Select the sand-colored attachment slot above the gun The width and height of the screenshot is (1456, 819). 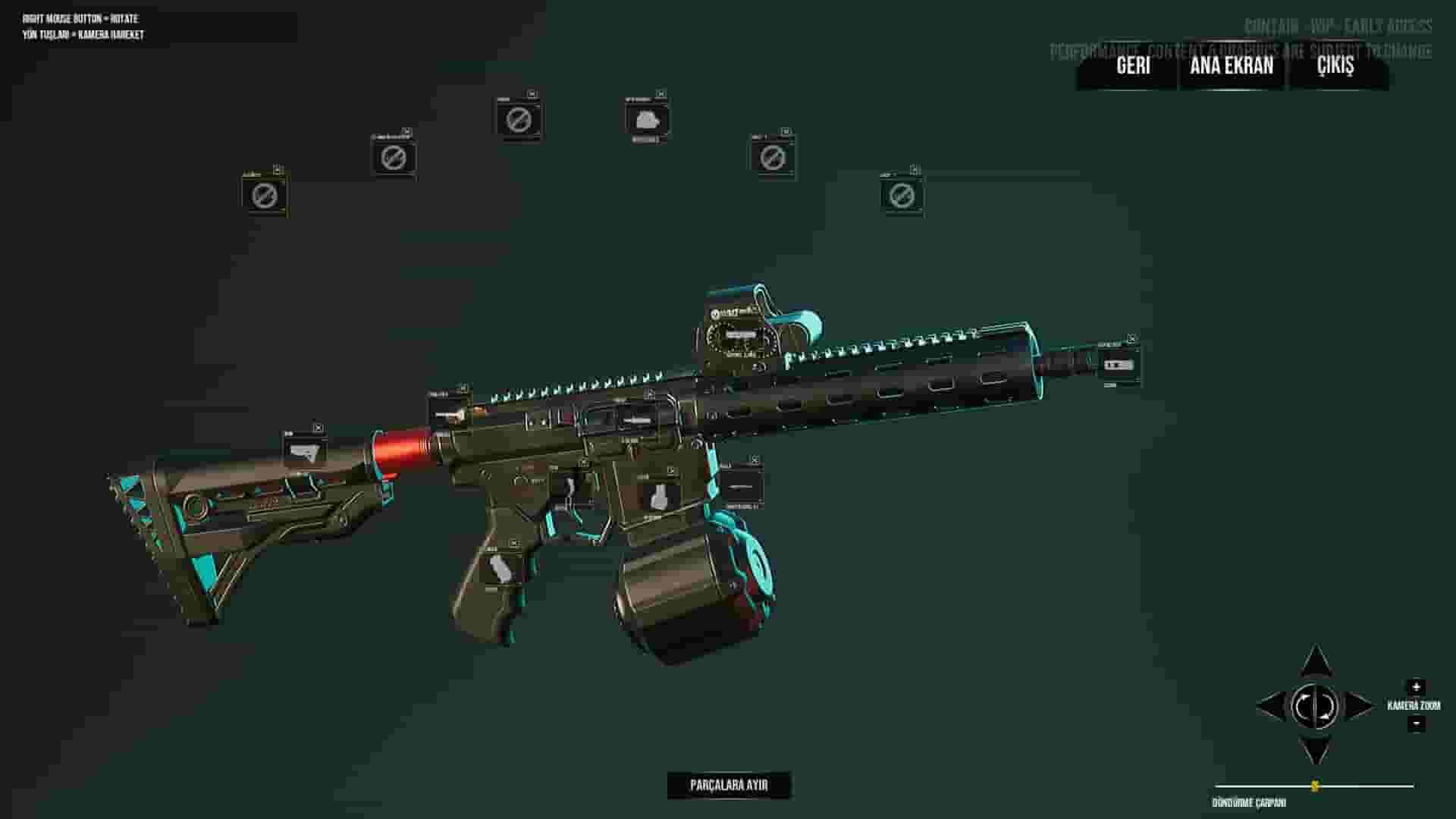click(x=264, y=196)
